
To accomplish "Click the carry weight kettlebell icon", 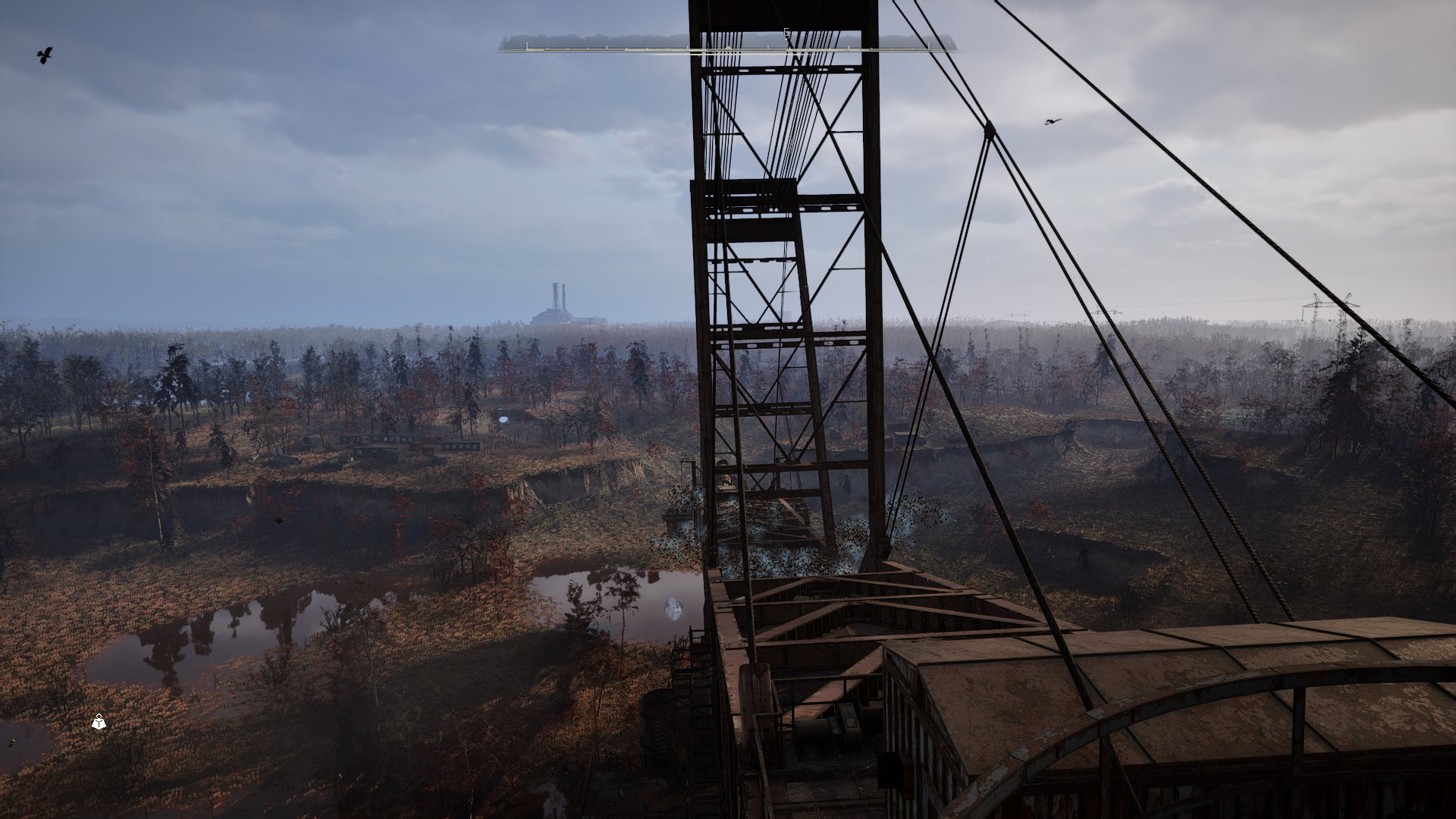I will [x=99, y=723].
